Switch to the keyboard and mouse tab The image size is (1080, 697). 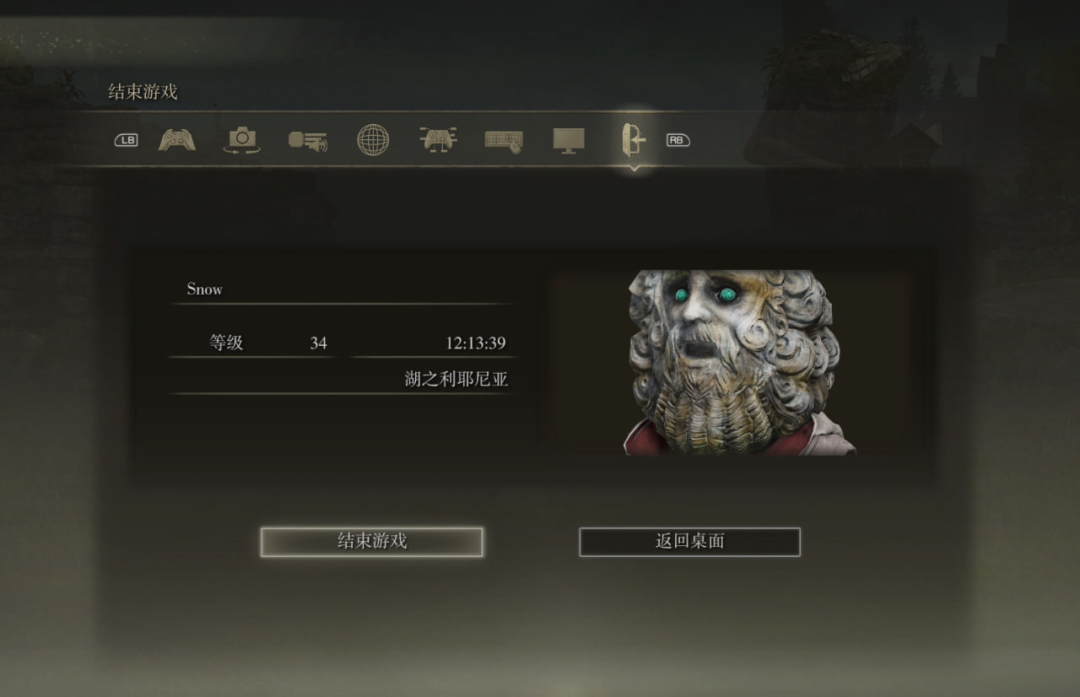click(503, 140)
